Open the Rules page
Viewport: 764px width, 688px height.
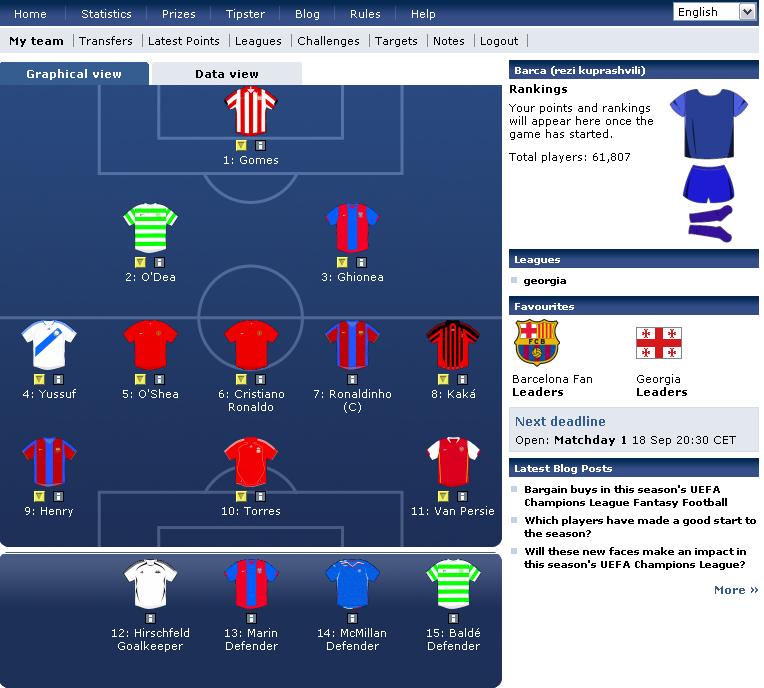(365, 14)
